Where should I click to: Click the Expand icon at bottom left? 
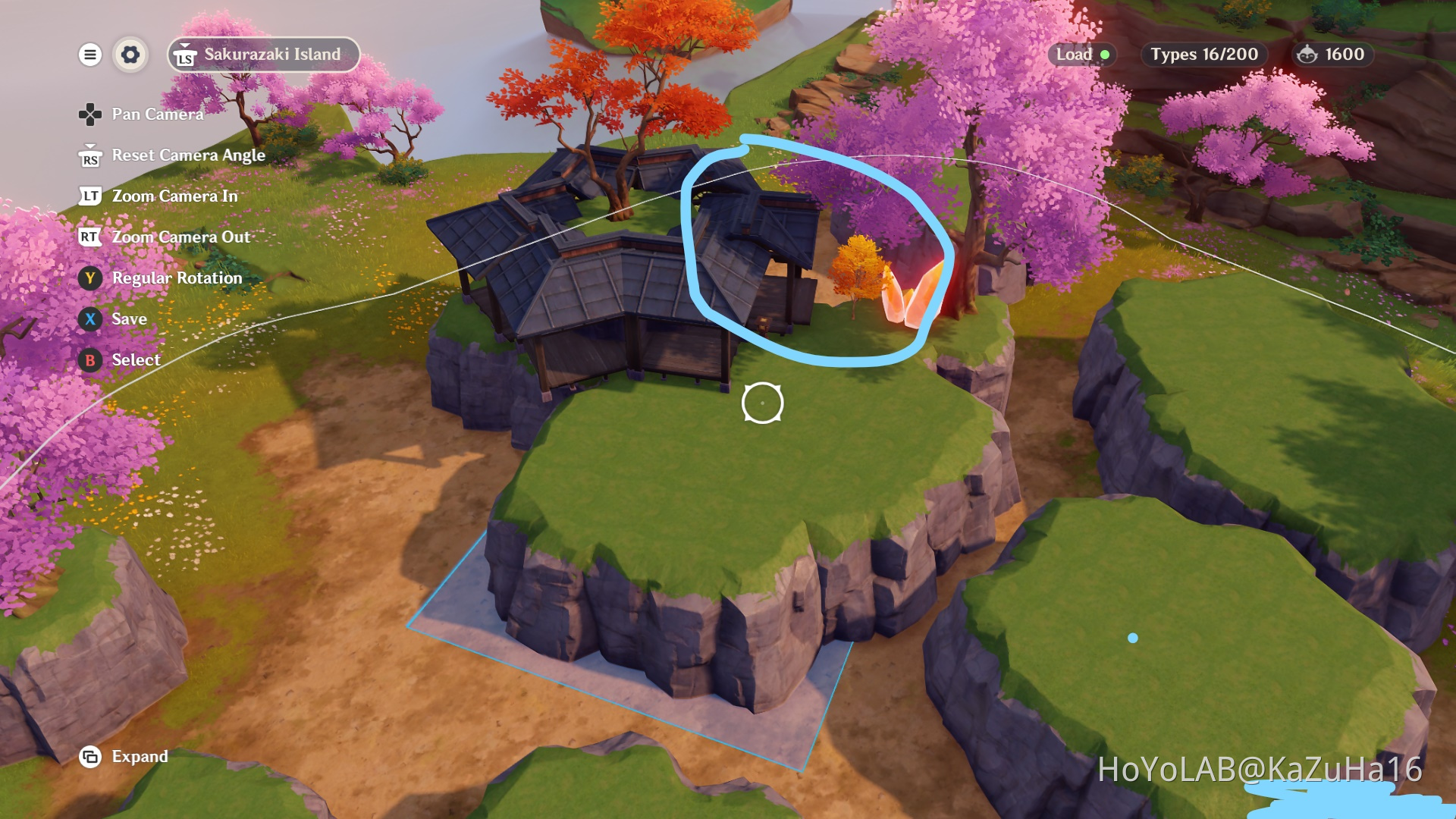click(90, 756)
